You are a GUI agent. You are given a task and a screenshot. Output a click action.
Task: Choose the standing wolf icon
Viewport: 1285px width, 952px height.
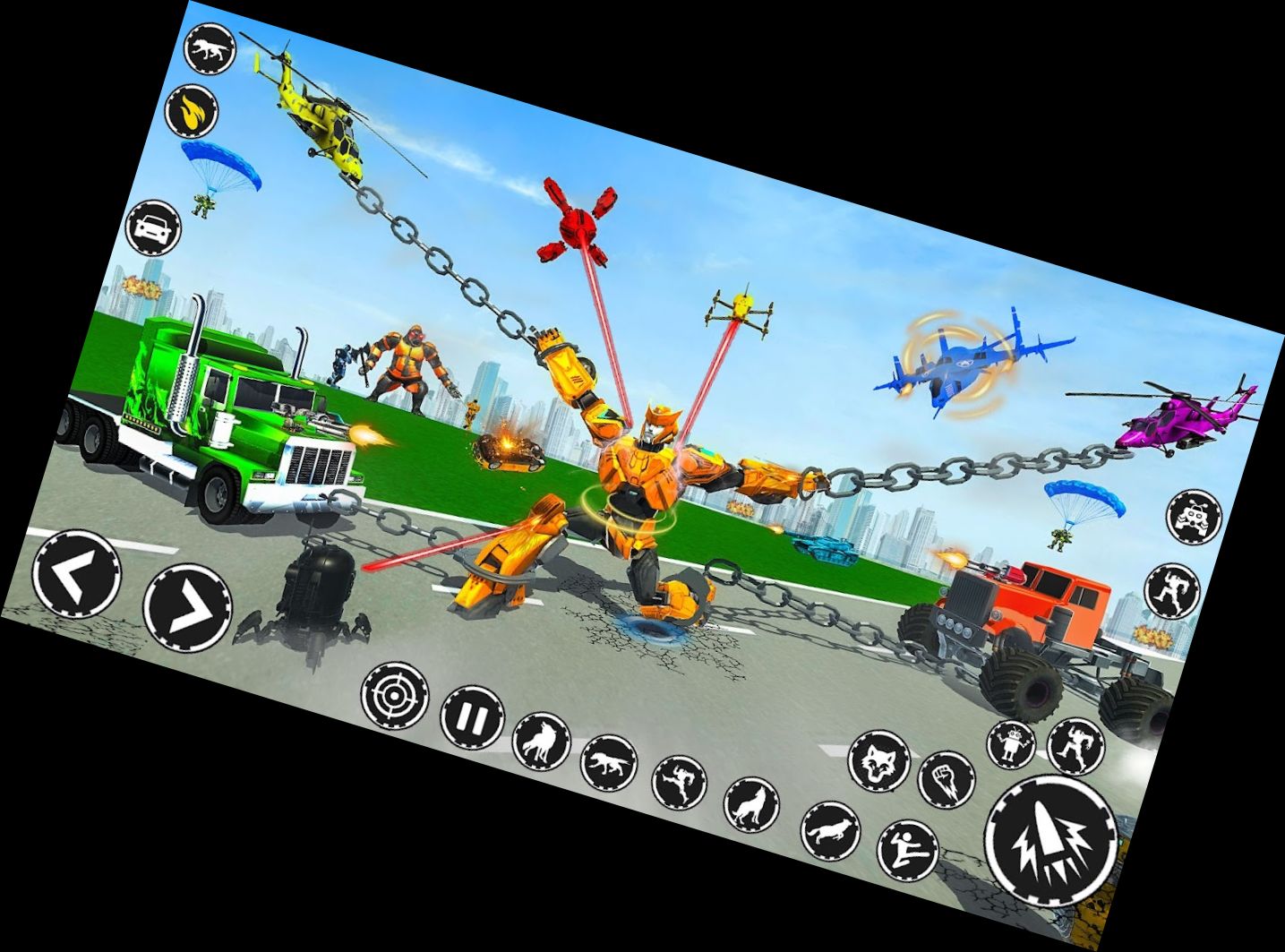(541, 741)
